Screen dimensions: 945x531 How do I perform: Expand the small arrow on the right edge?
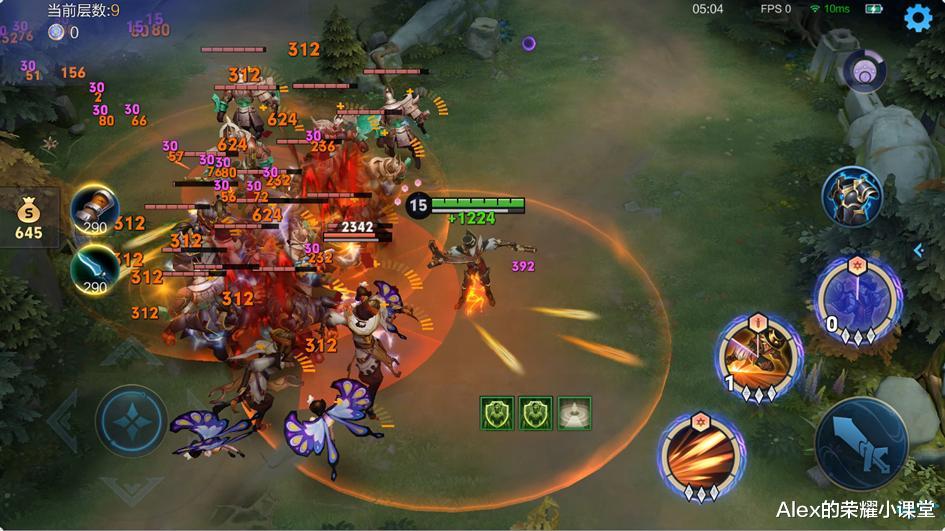(920, 251)
